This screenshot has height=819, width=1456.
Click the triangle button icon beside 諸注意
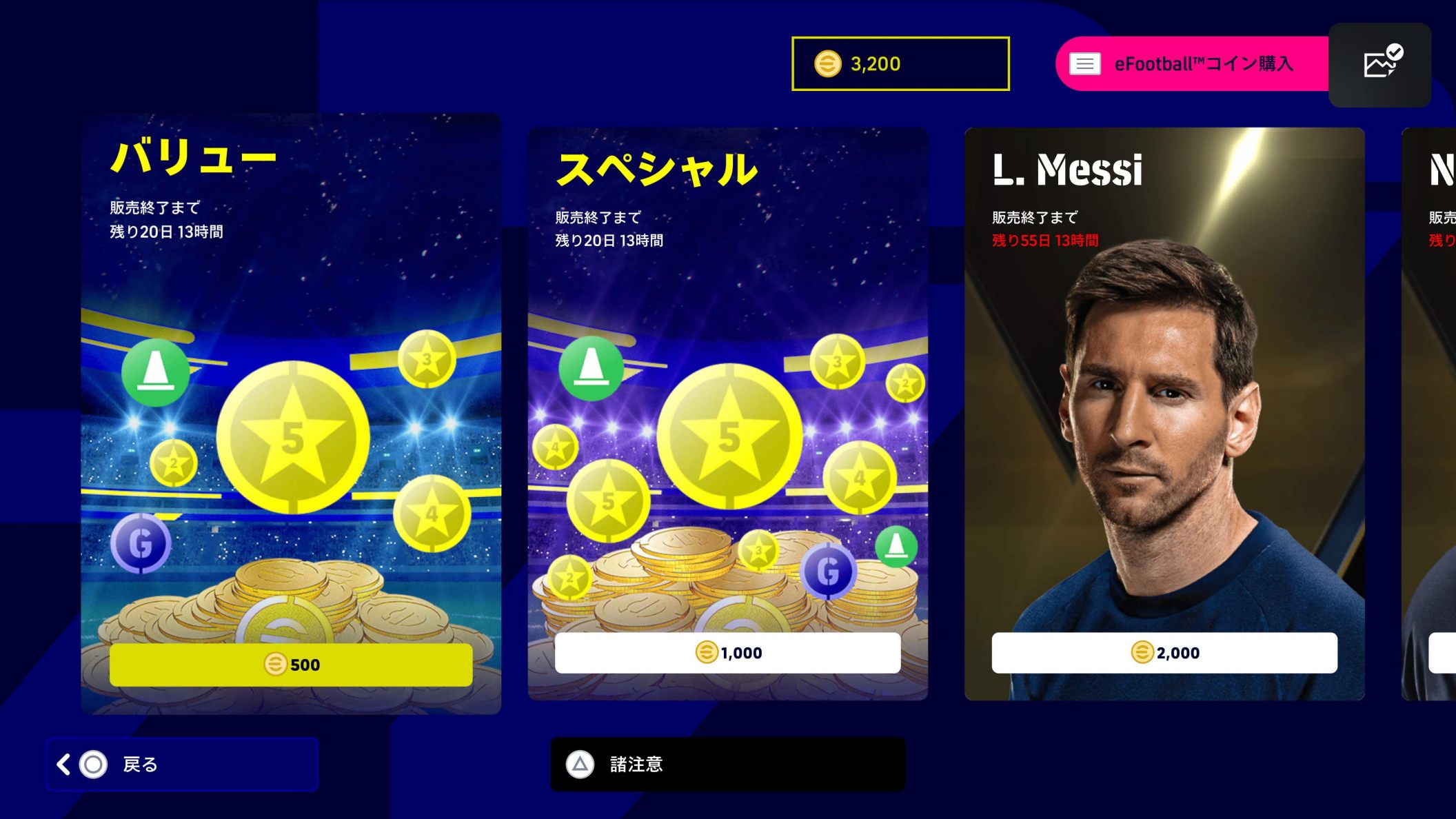581,765
